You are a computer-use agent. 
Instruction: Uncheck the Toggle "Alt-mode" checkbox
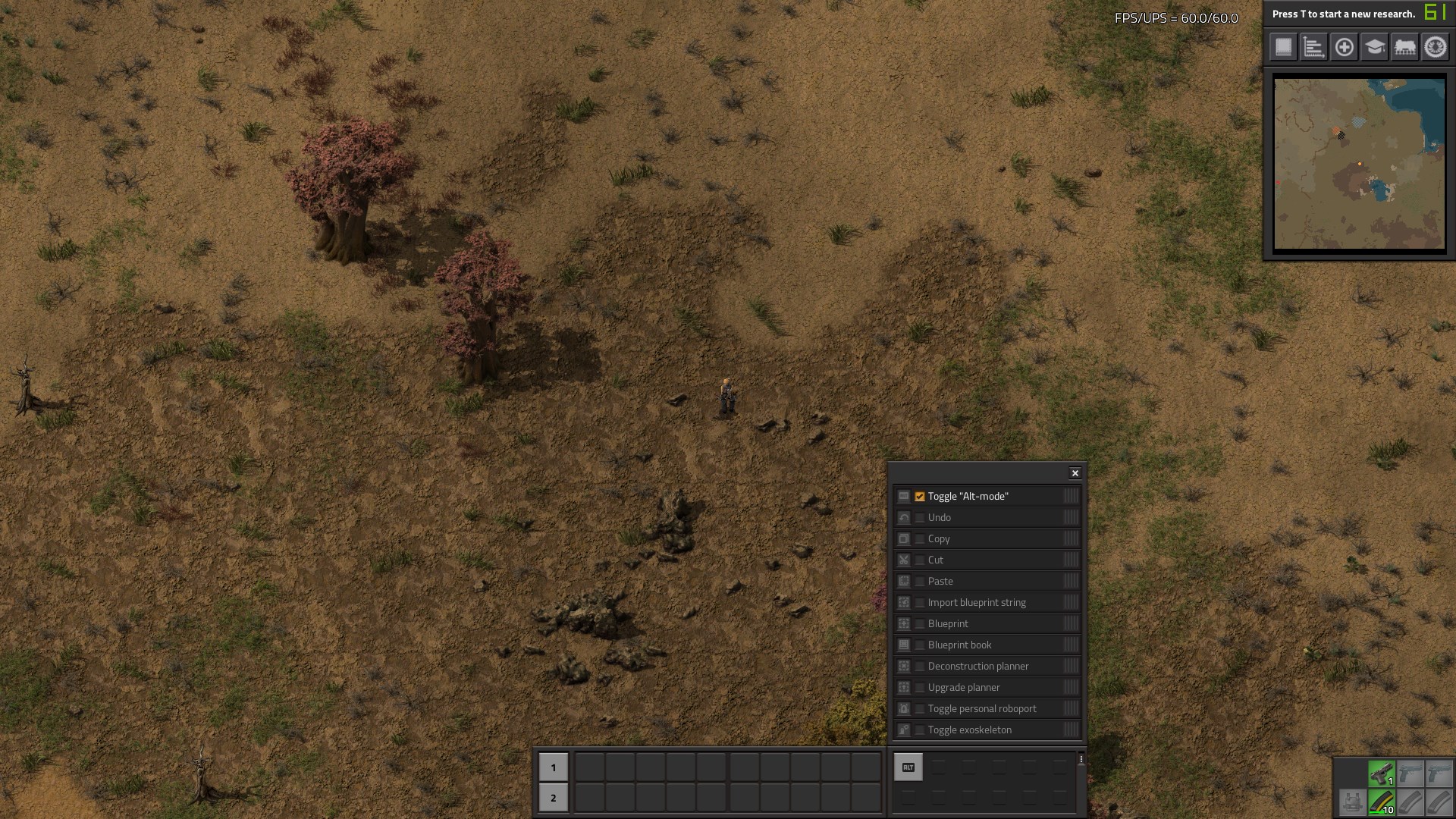point(920,497)
